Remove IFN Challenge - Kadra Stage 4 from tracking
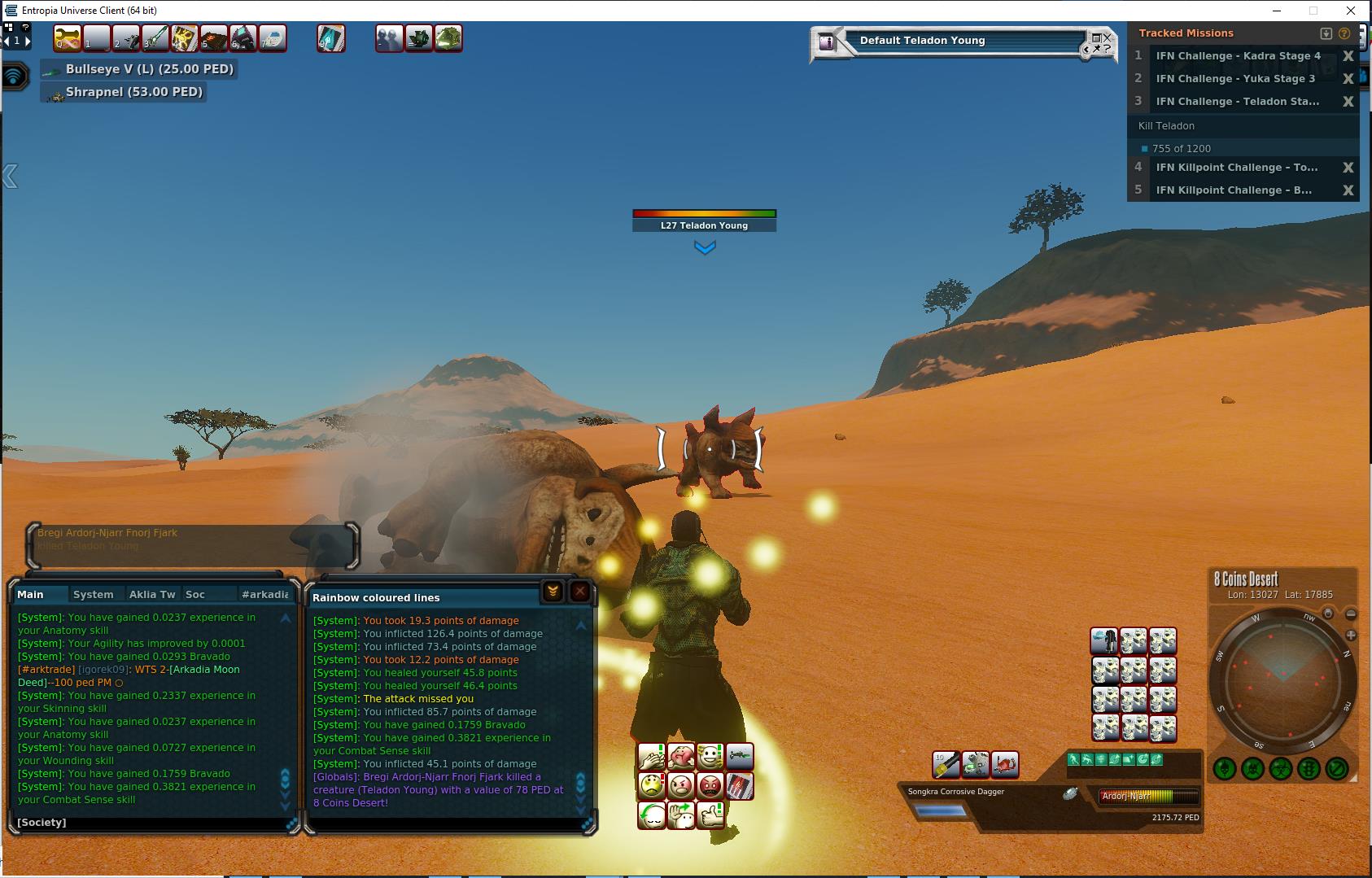Image resolution: width=1372 pixels, height=878 pixels. [1348, 56]
